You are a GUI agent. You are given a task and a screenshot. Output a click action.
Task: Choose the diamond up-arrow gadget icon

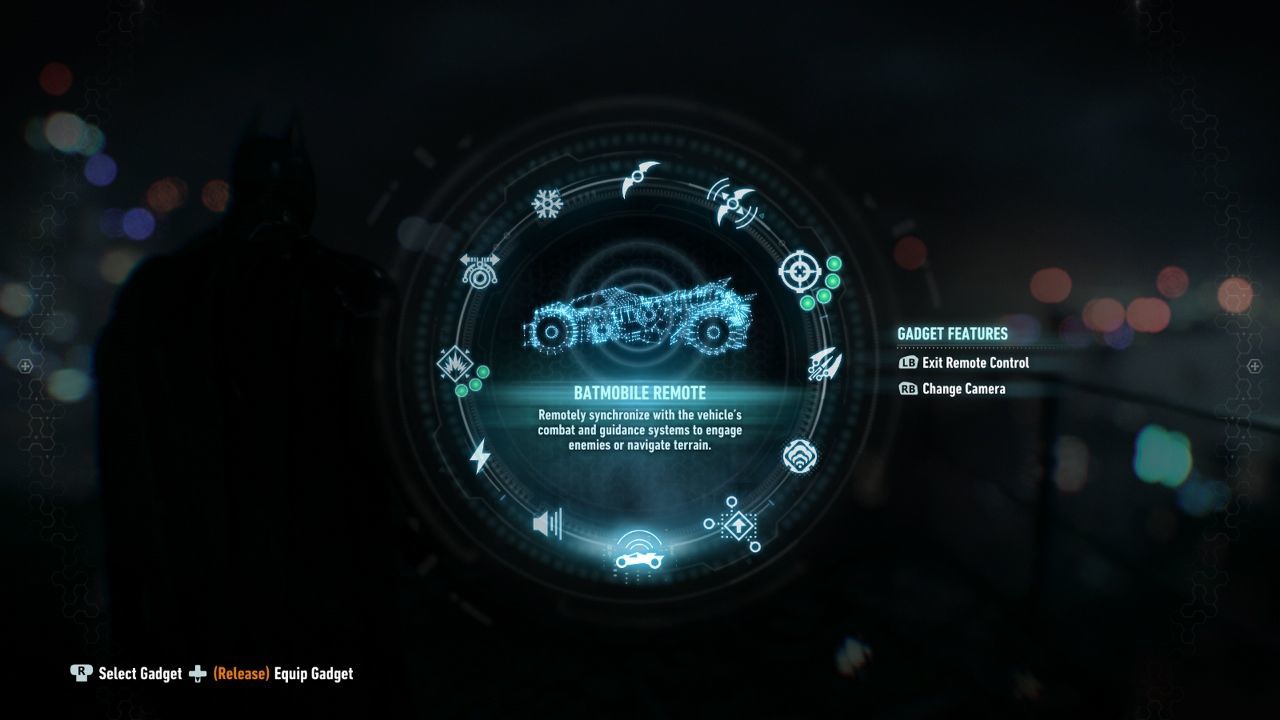(x=737, y=524)
